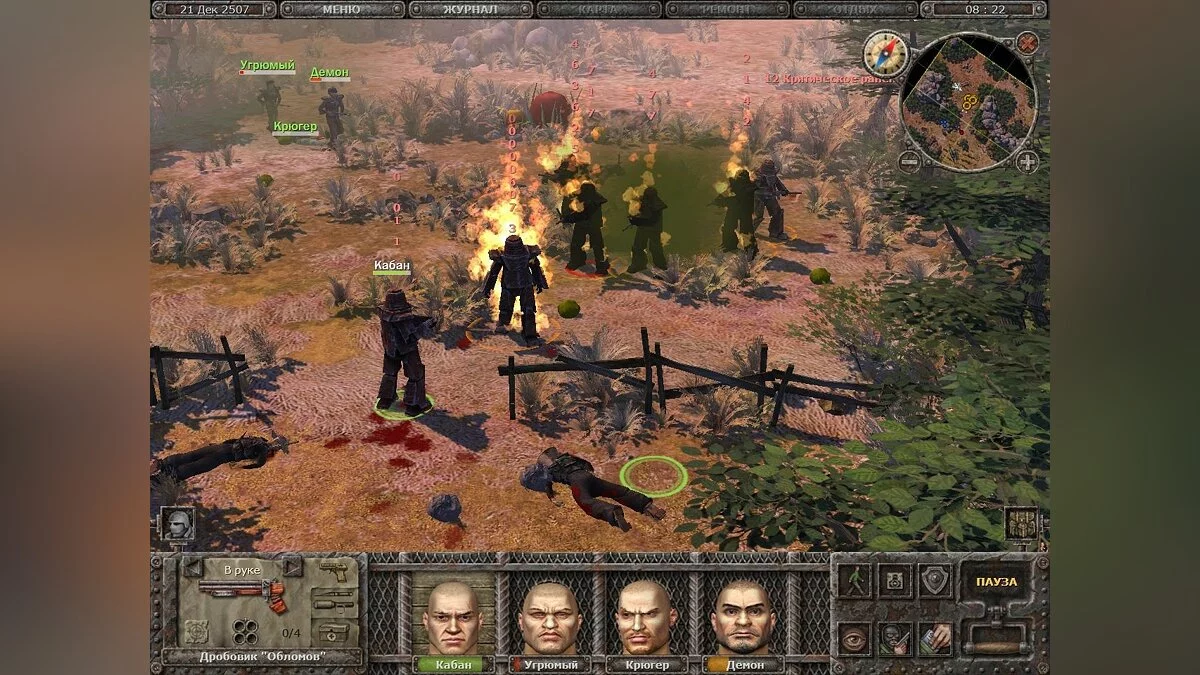Select the pistol weapon slot
The image size is (1200, 675).
tap(338, 572)
